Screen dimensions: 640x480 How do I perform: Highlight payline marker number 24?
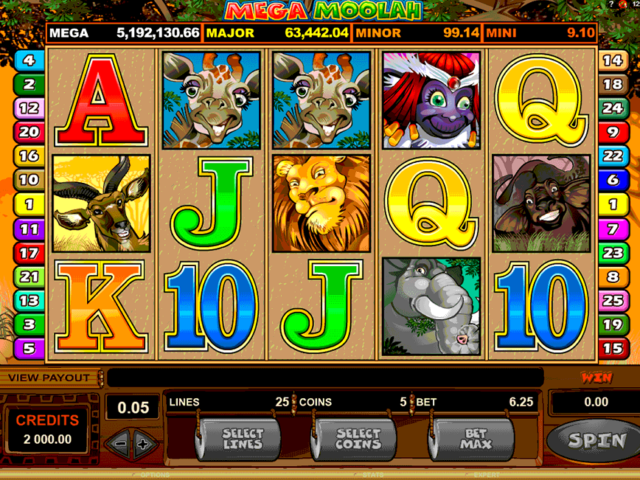[611, 108]
